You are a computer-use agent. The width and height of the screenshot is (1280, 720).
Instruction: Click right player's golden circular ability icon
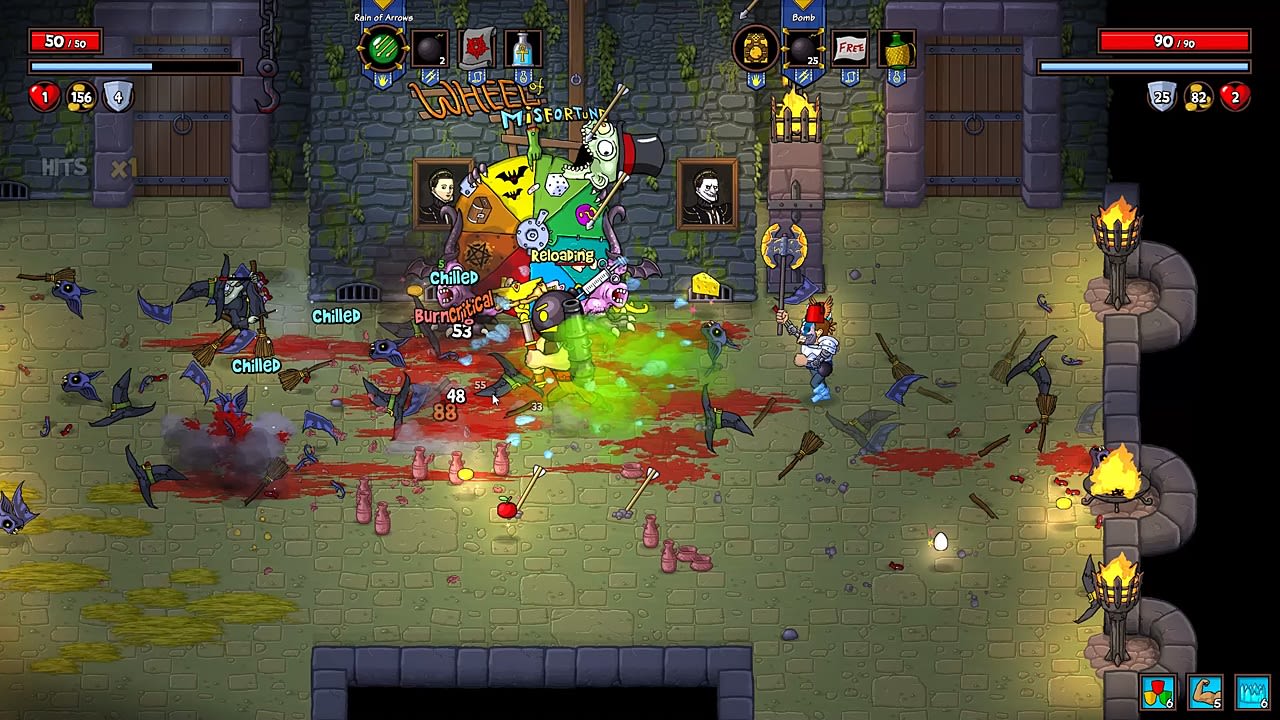pyautogui.click(x=755, y=47)
